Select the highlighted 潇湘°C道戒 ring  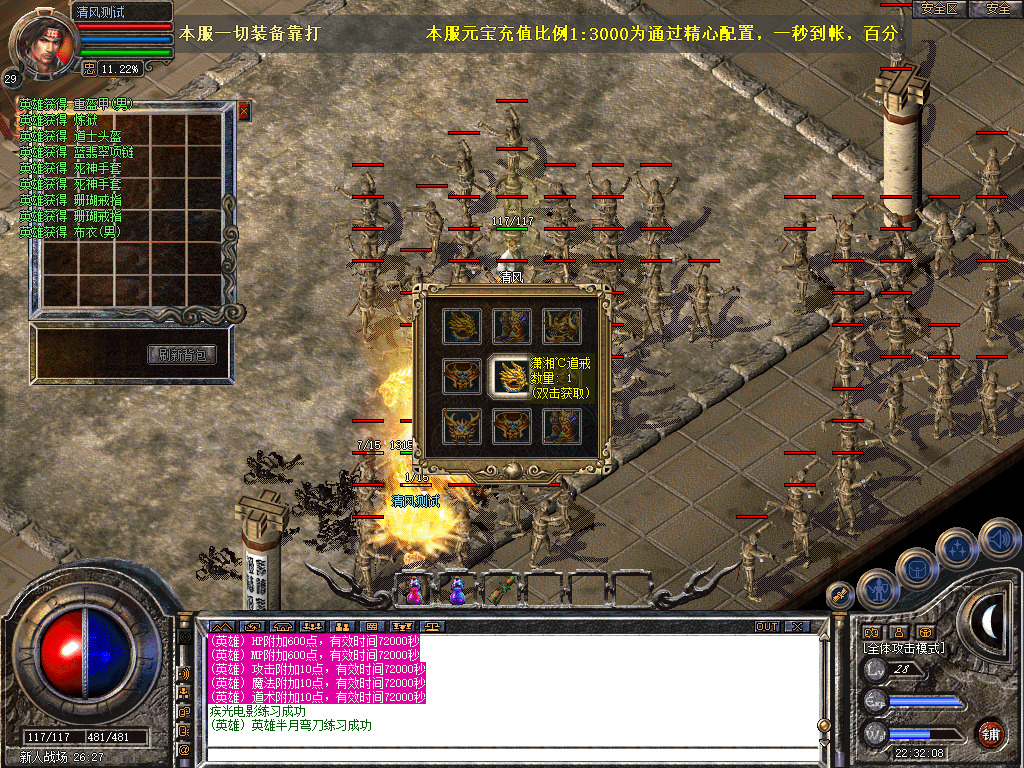click(x=507, y=376)
